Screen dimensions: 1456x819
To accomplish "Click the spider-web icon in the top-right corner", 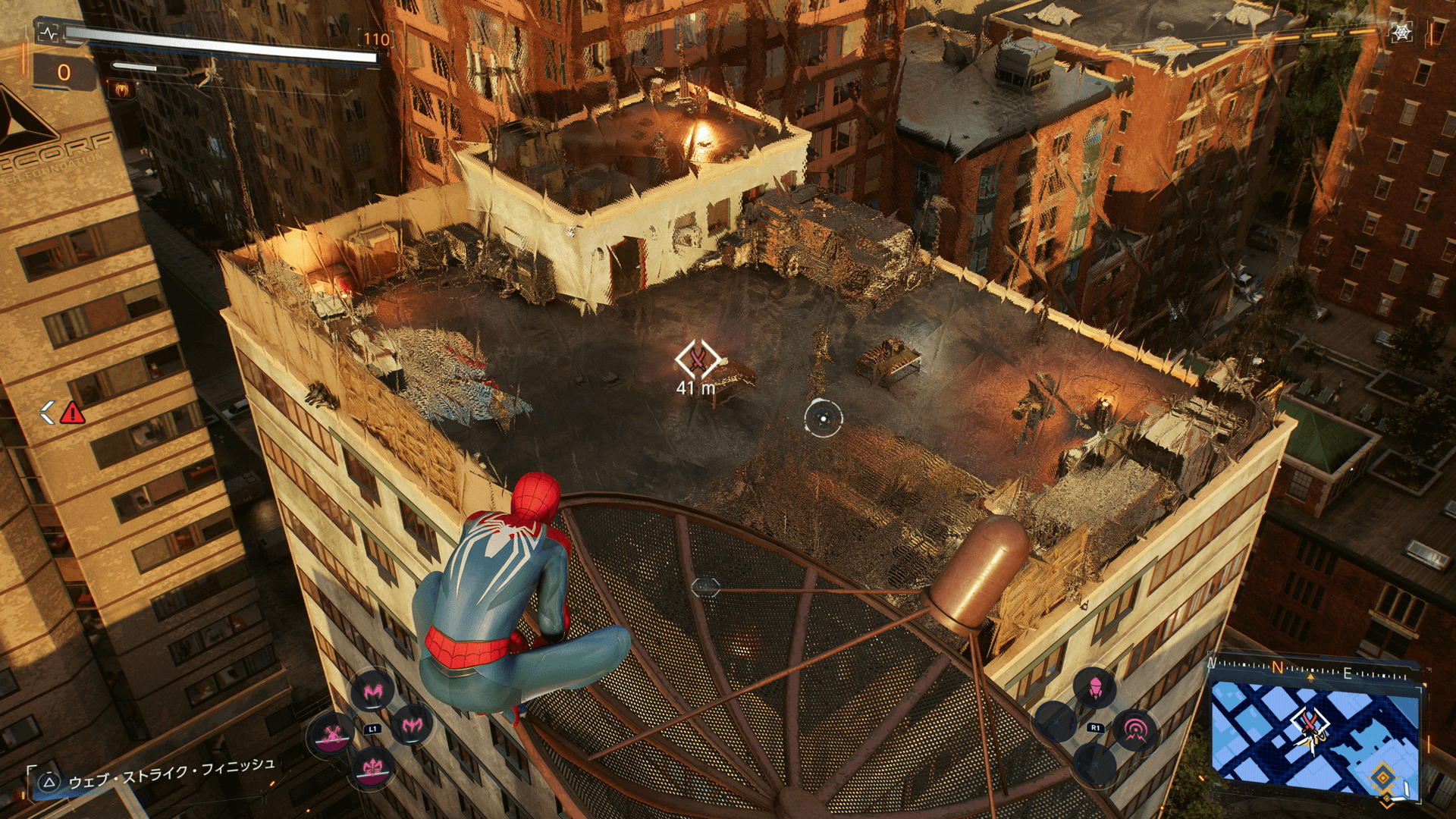I will 1401,32.
